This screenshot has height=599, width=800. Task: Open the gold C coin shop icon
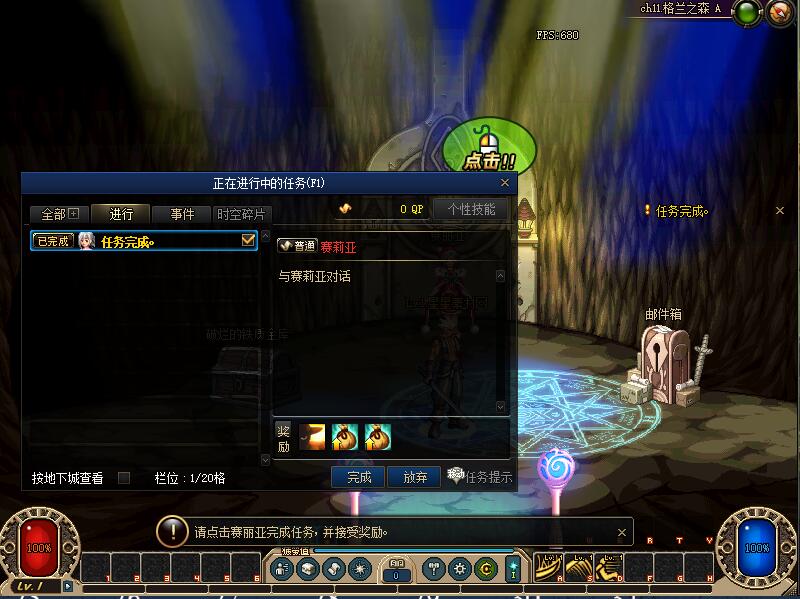tap(486, 569)
